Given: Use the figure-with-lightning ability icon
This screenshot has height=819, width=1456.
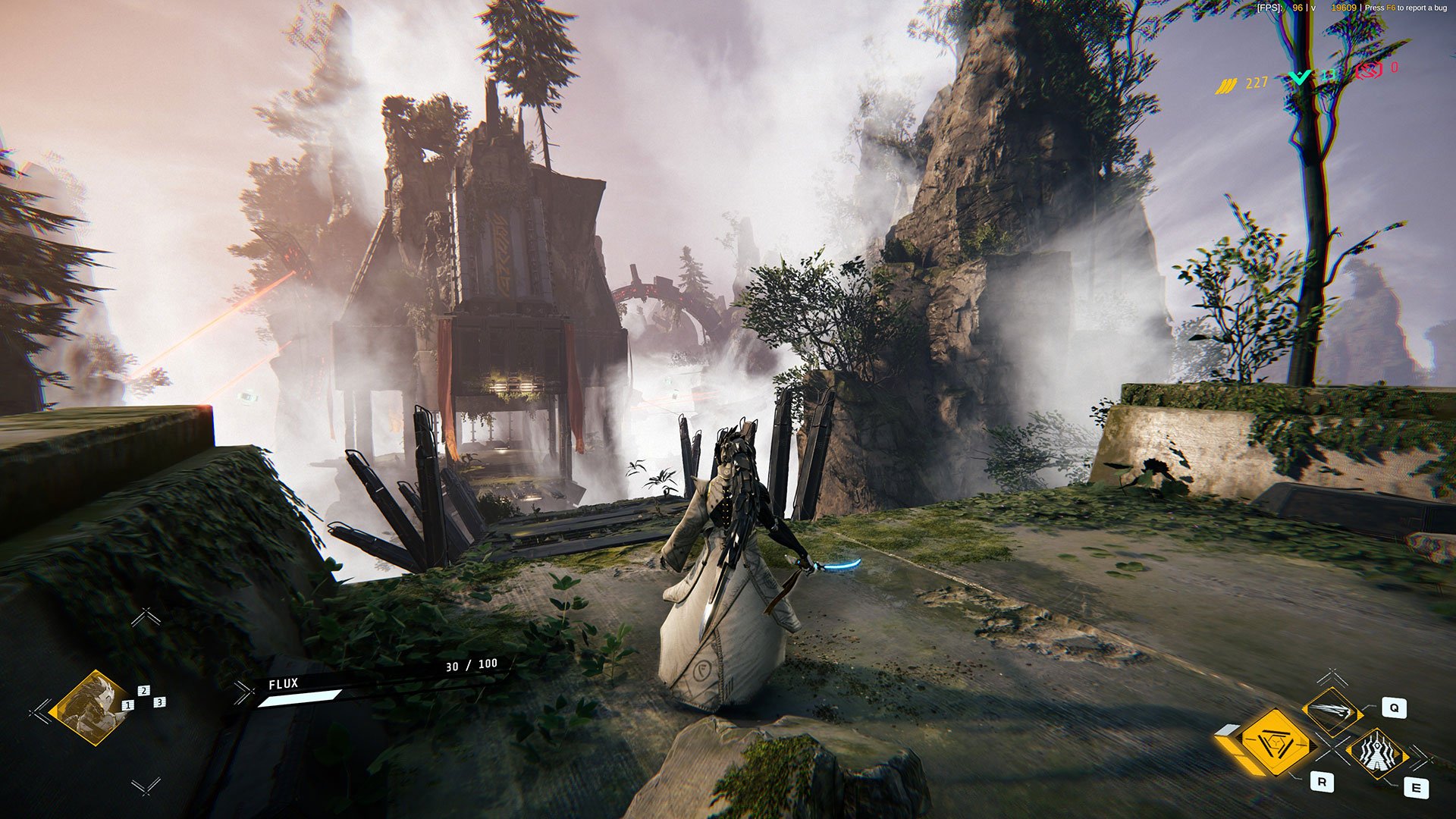Looking at the screenshot, I should click(x=1377, y=753).
